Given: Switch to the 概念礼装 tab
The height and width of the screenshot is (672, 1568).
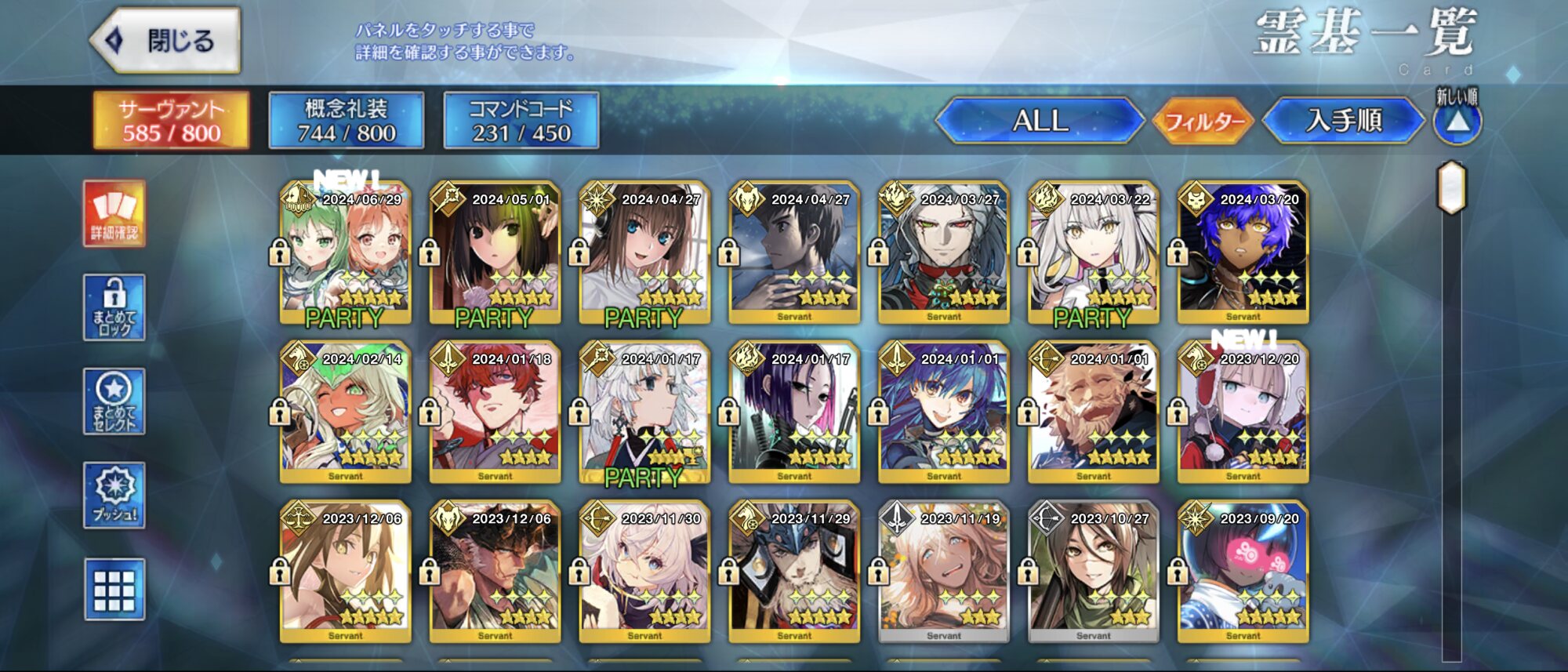Looking at the screenshot, I should tap(347, 121).
